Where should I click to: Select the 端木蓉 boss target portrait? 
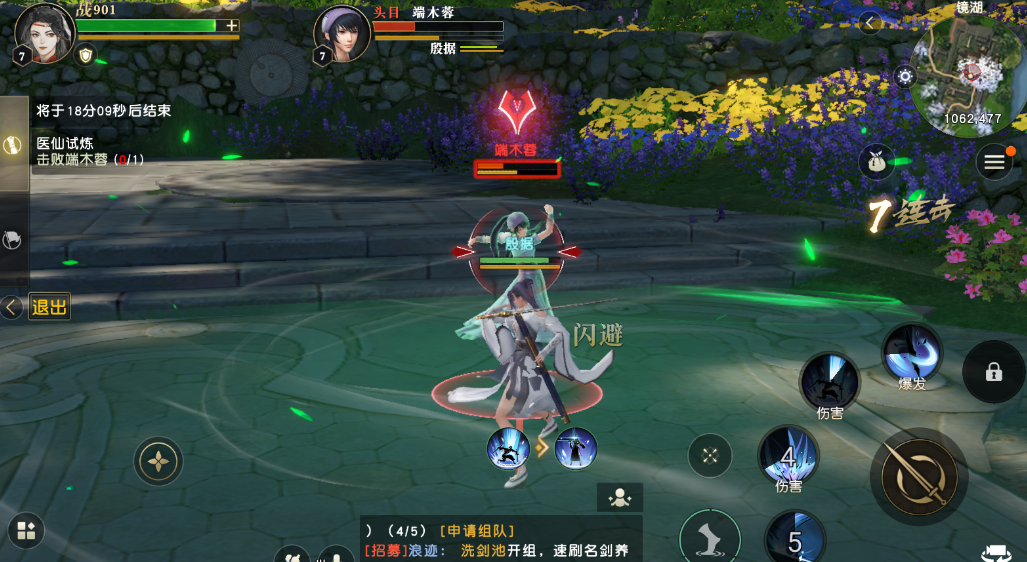pos(342,33)
